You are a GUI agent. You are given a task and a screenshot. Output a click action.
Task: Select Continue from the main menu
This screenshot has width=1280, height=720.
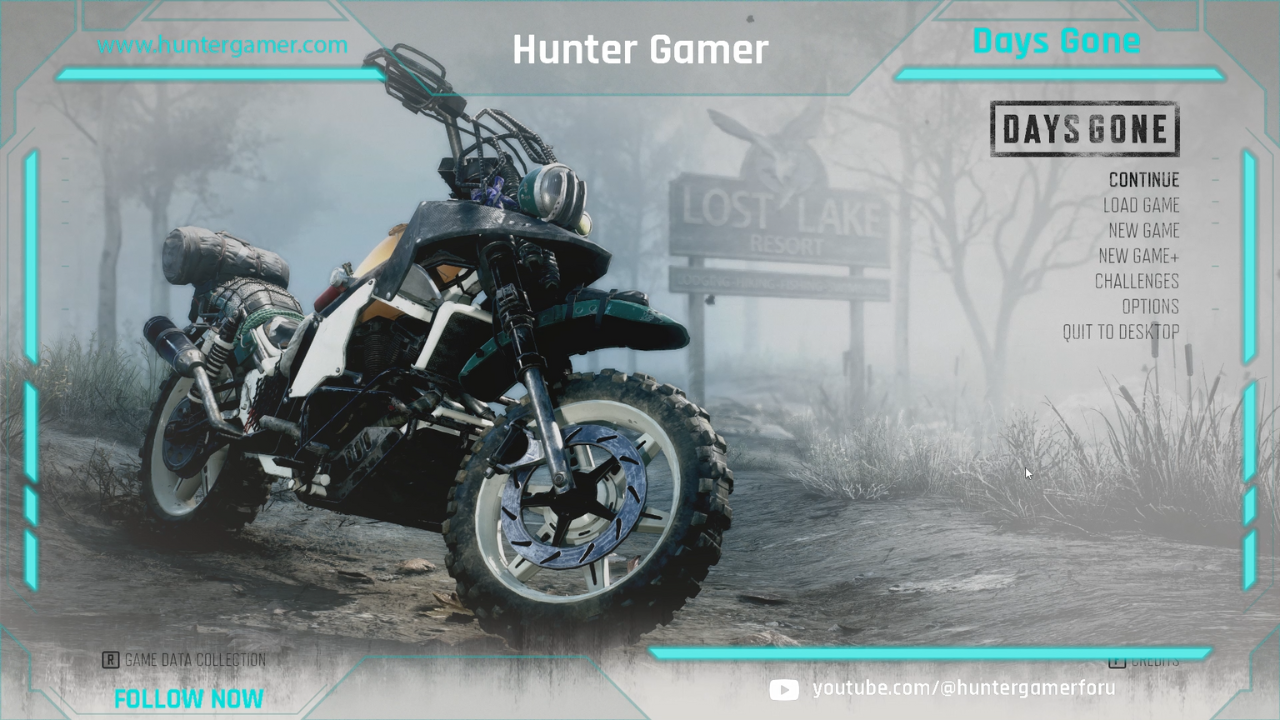pos(1143,180)
